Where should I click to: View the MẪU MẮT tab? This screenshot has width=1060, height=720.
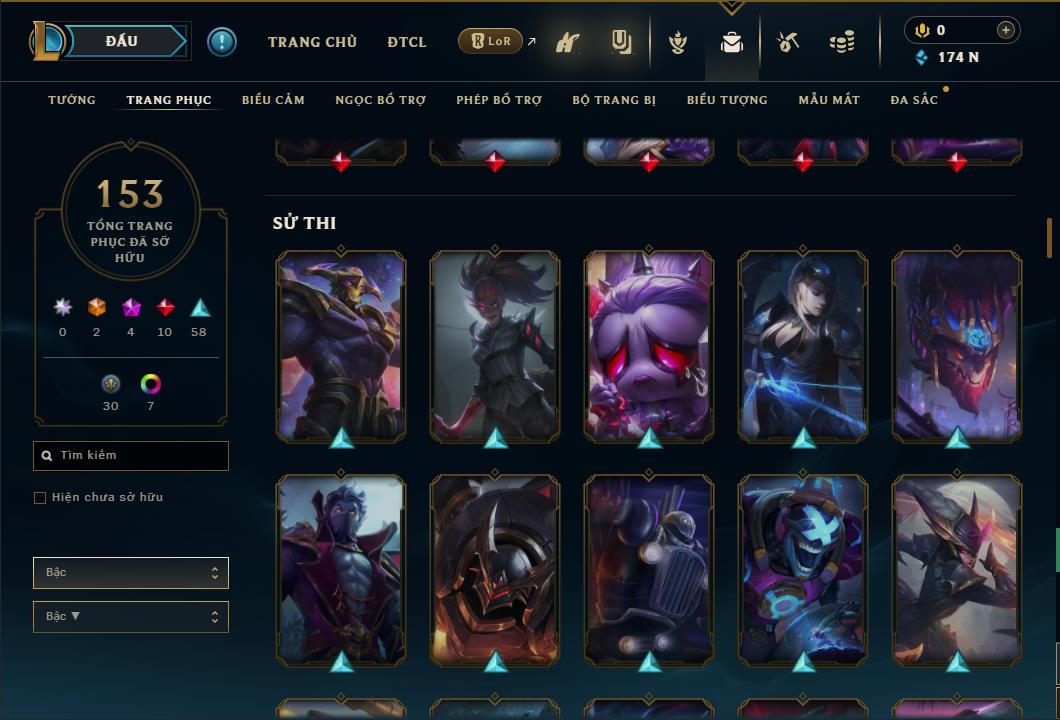(829, 100)
